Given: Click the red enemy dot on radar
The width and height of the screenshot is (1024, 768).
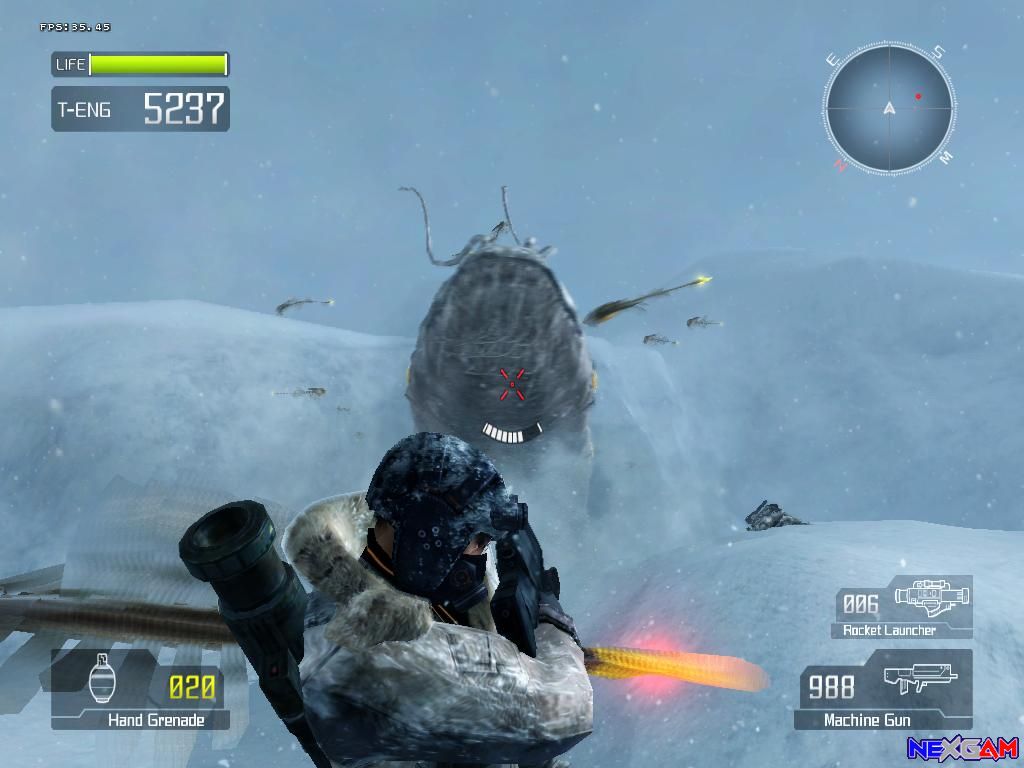Looking at the screenshot, I should [918, 97].
